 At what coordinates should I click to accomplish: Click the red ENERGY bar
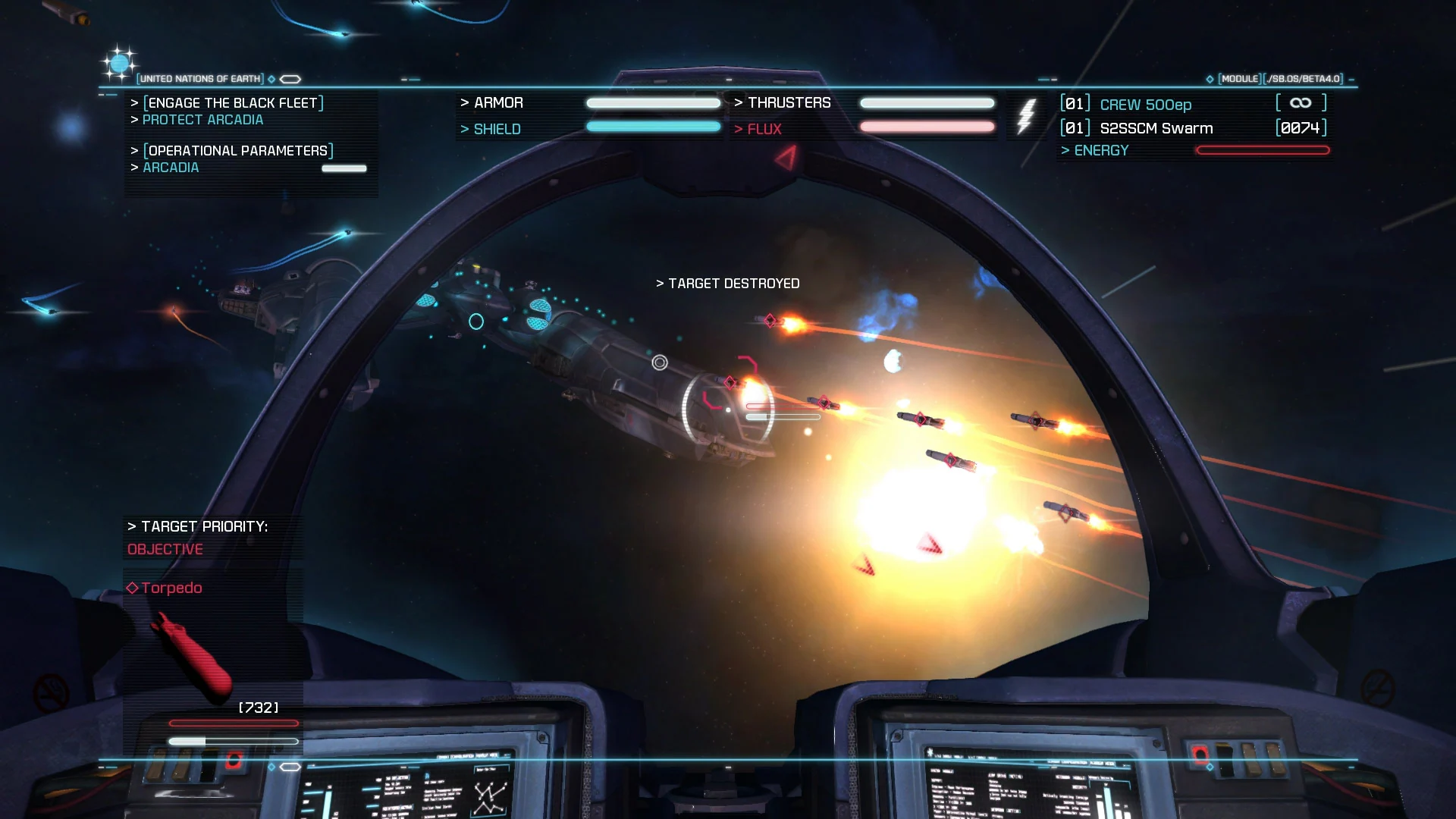tap(1262, 150)
